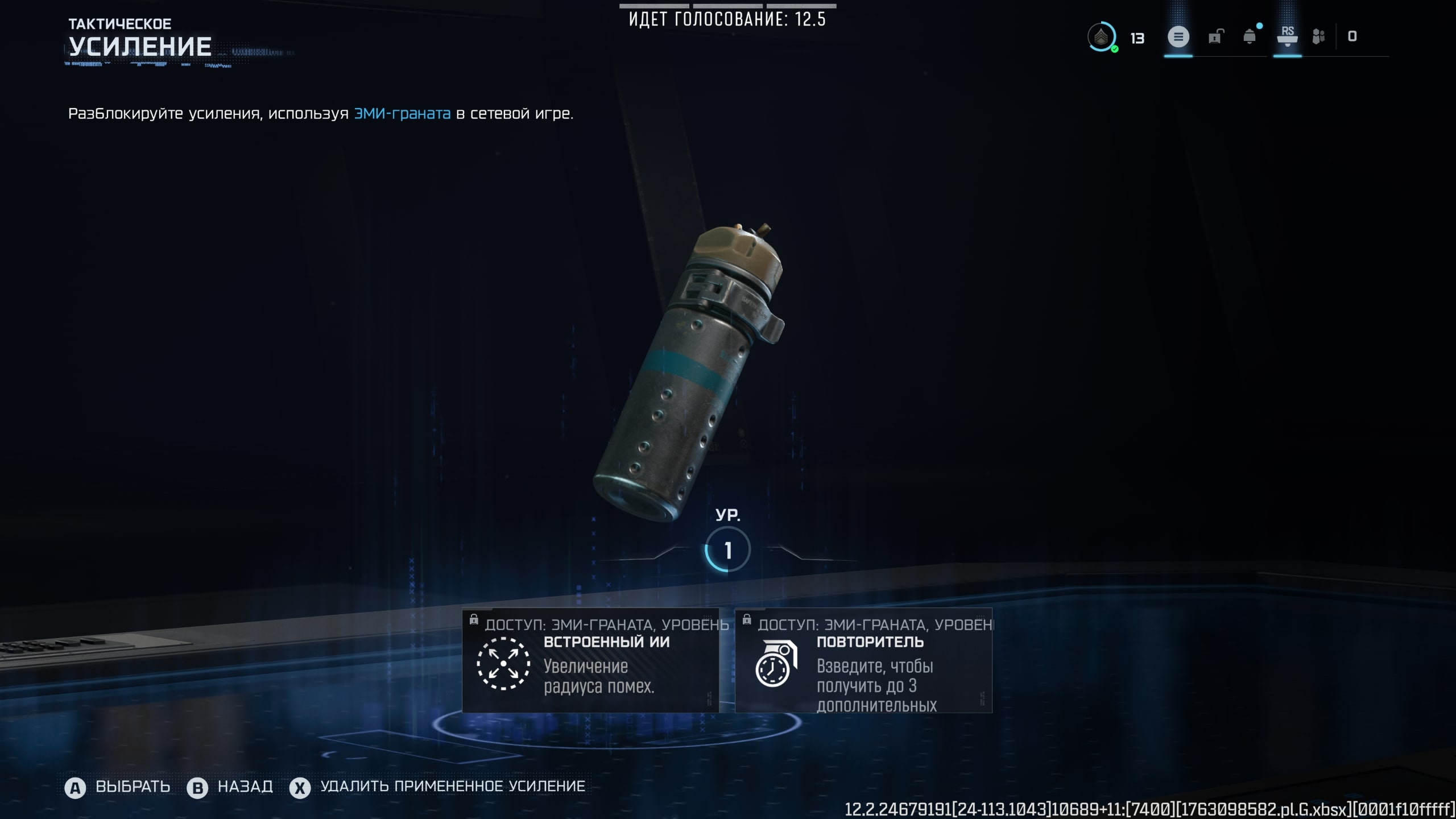Click the Выбрать select button
Image resolution: width=1456 pixels, height=819 pixels.
point(118,787)
